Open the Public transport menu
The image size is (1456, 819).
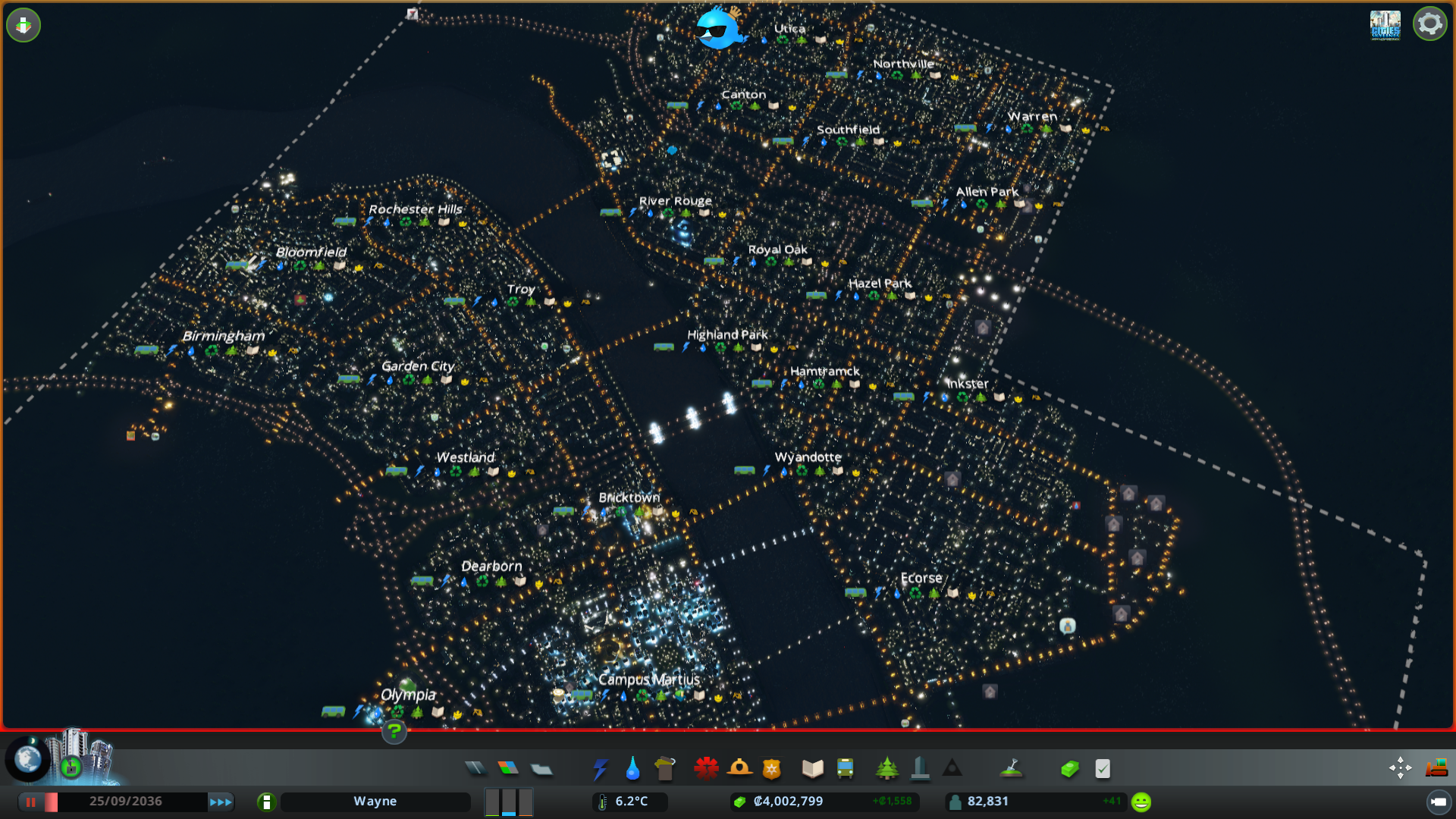[x=844, y=767]
